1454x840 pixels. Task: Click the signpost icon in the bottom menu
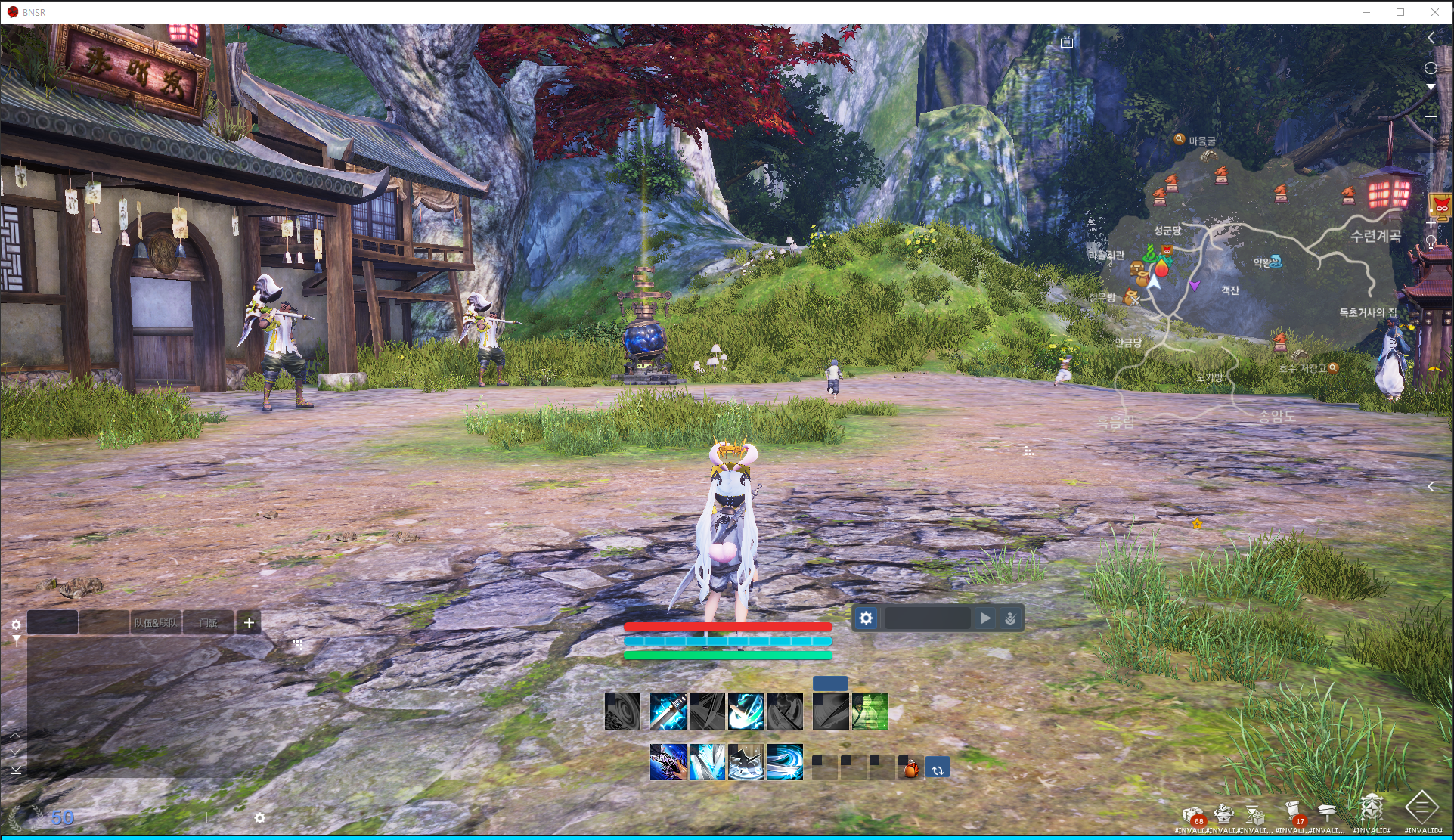tap(1327, 813)
